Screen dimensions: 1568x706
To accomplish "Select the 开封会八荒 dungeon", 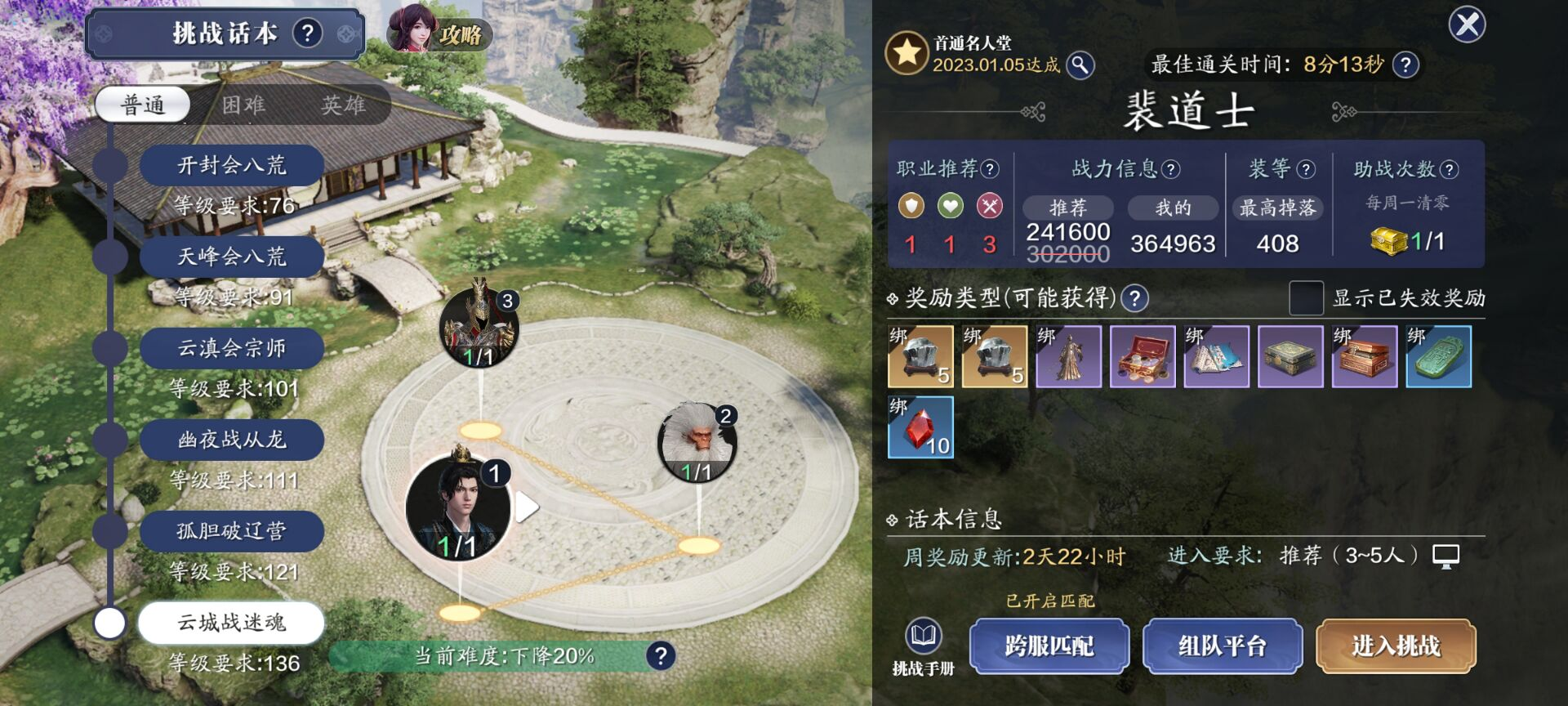I will 232,166.
